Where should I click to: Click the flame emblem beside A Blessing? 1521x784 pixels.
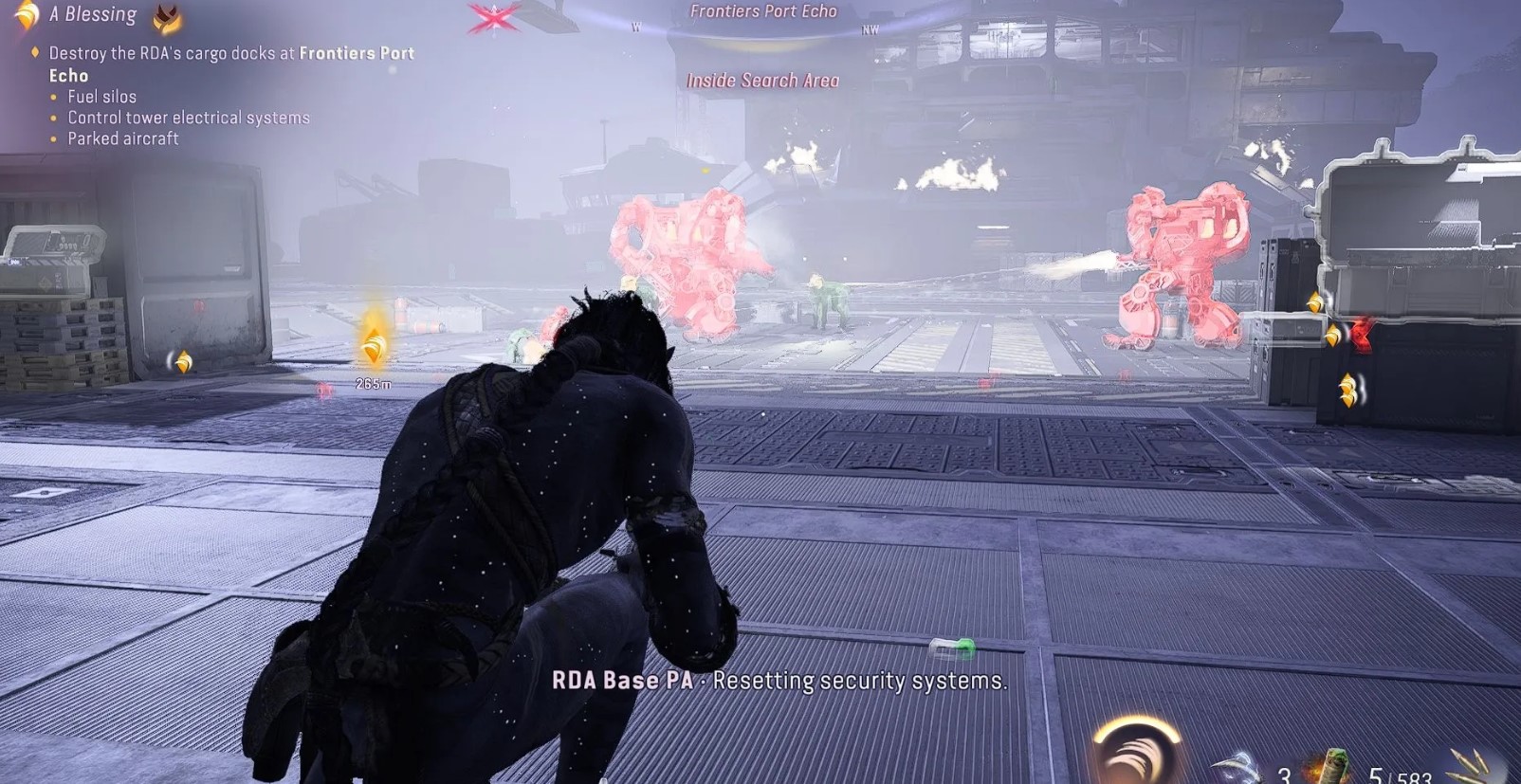pos(168,16)
